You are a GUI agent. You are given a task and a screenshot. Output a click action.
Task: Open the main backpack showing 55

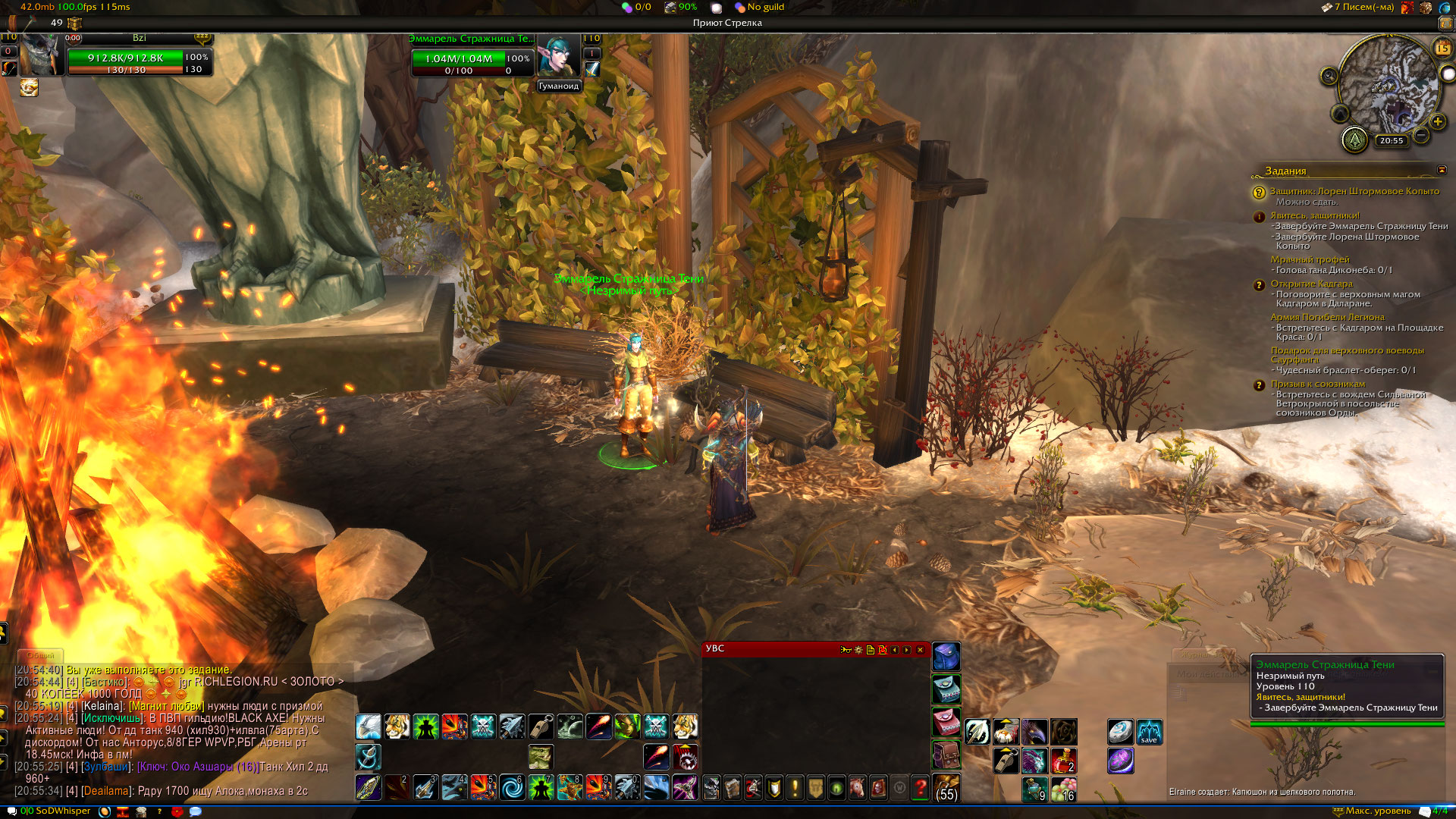point(946,788)
